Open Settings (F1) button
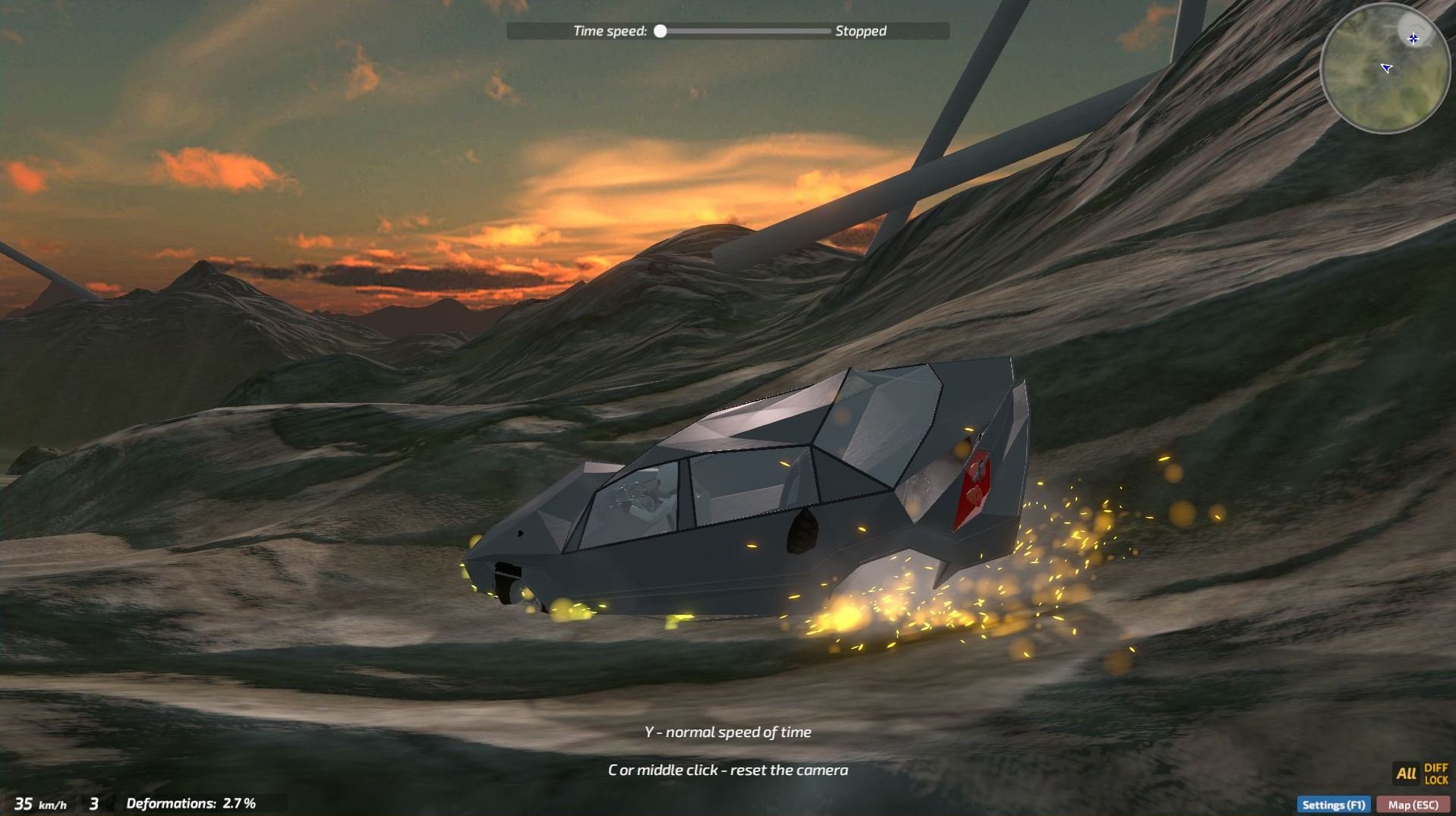The image size is (1456, 816). [1333, 805]
